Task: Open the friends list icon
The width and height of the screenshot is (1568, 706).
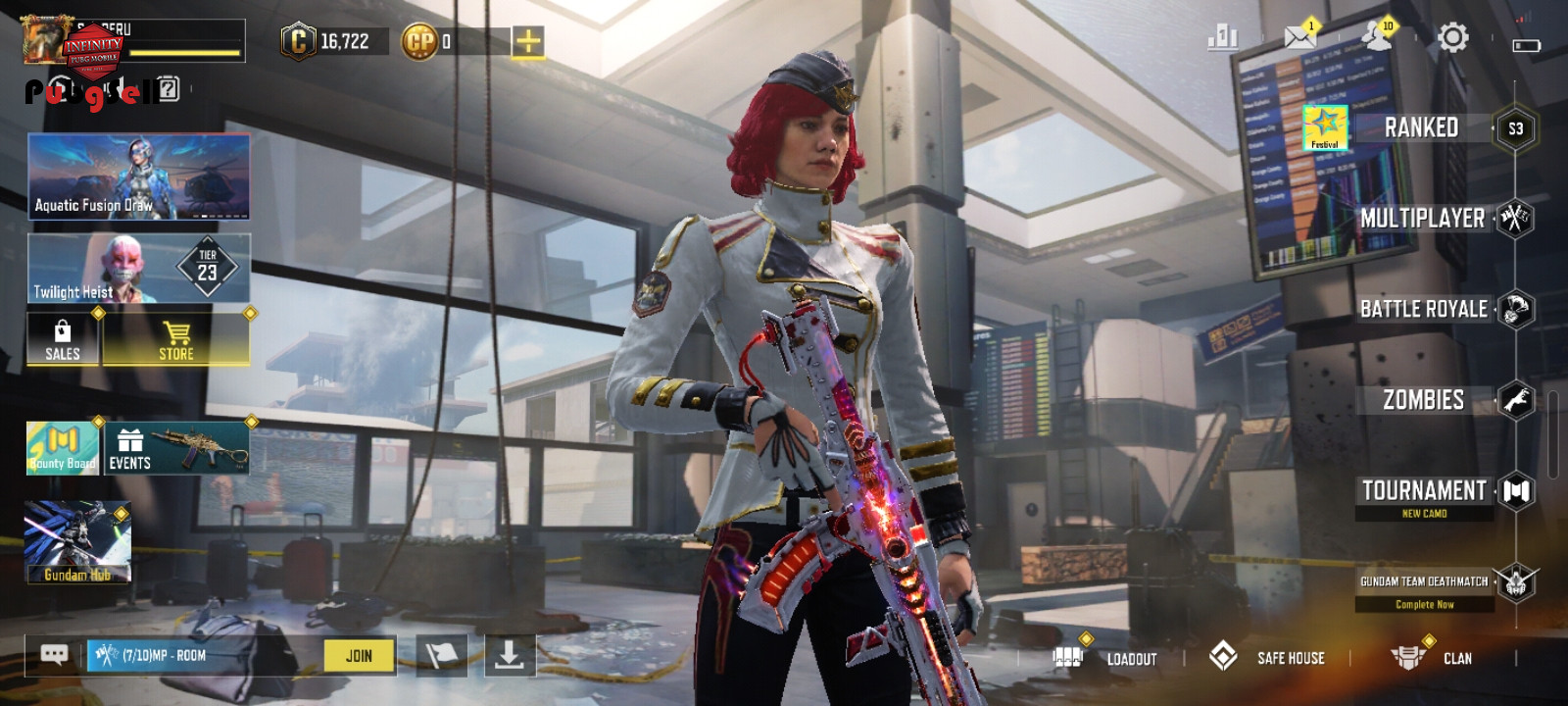Action: (1377, 38)
